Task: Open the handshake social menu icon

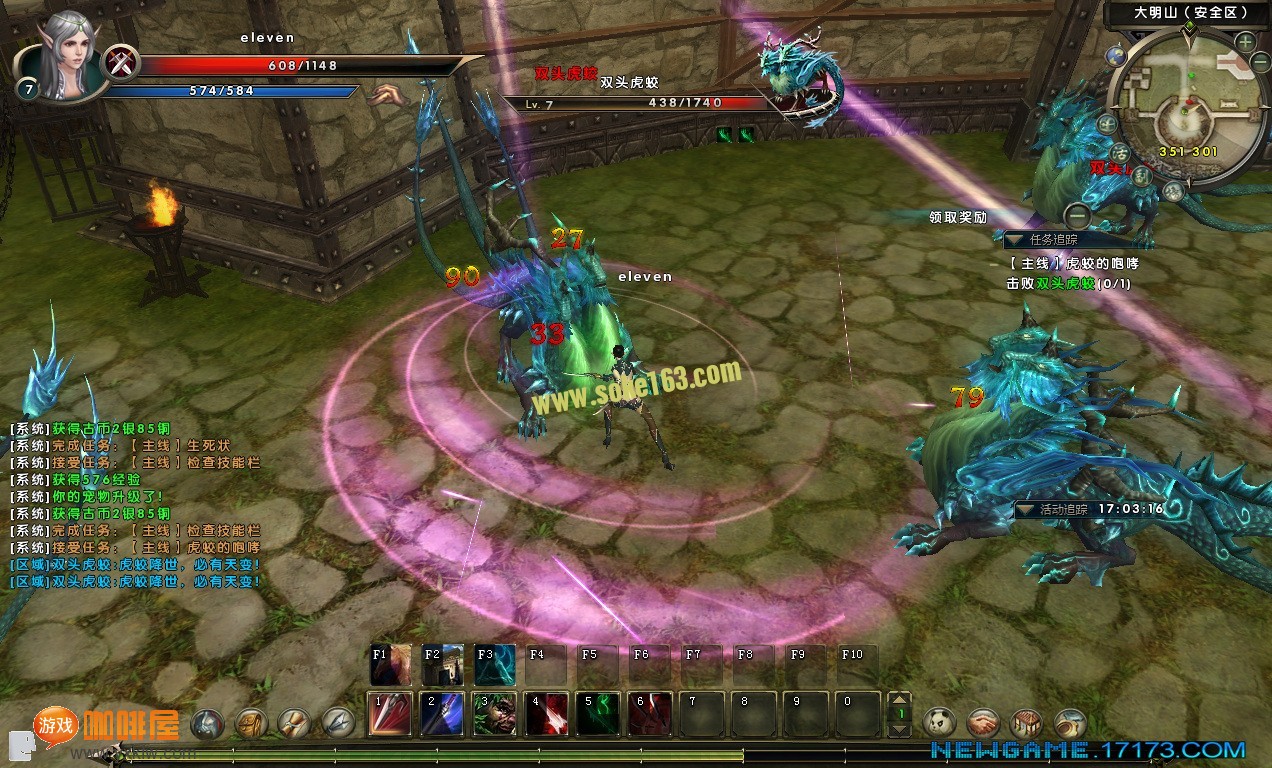Action: click(x=984, y=722)
